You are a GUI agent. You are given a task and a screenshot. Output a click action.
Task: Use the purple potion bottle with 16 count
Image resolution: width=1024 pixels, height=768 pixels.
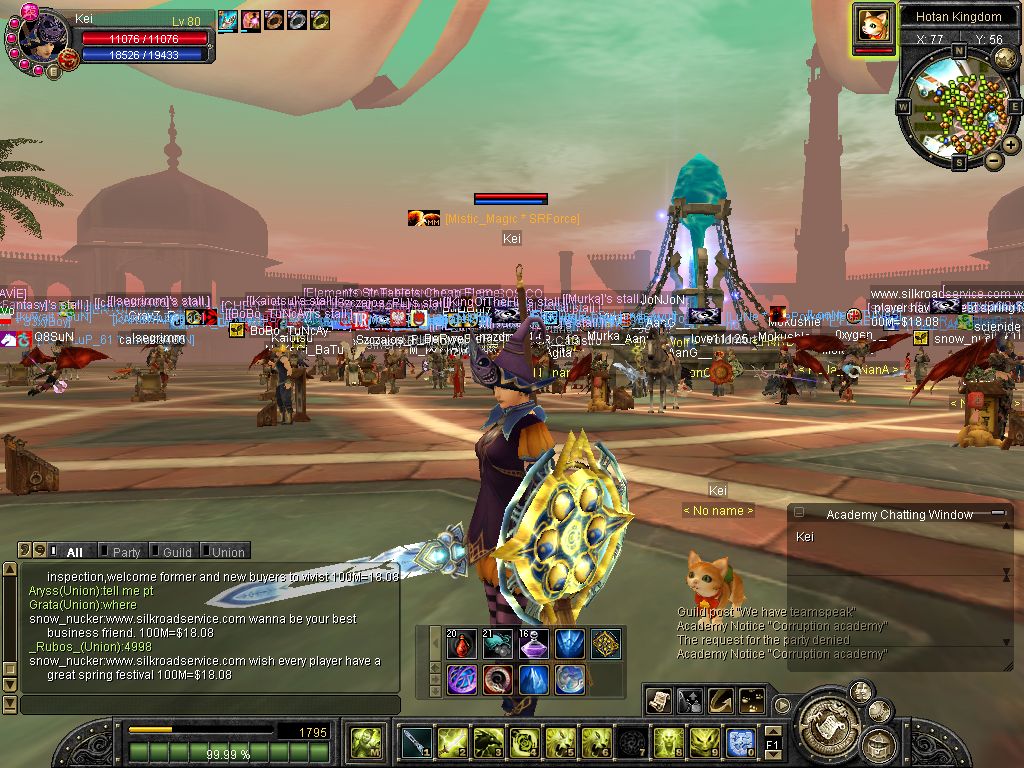pyautogui.click(x=533, y=645)
